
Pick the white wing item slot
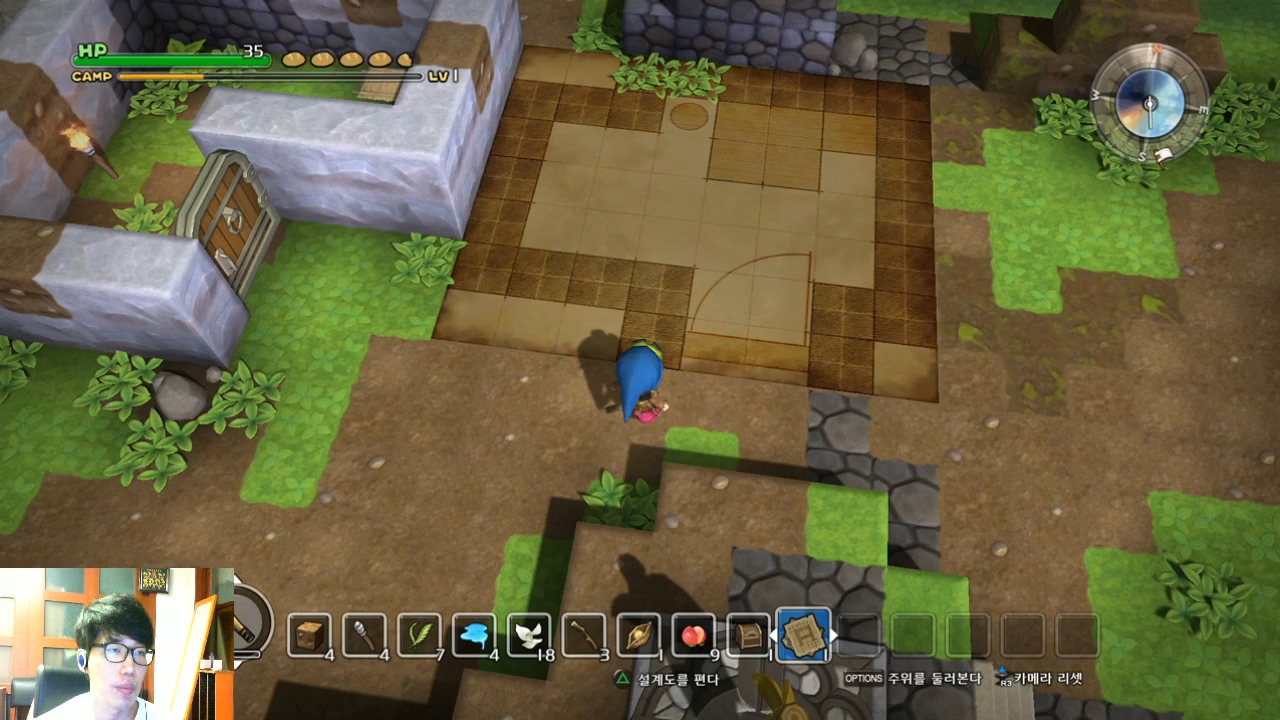[529, 635]
